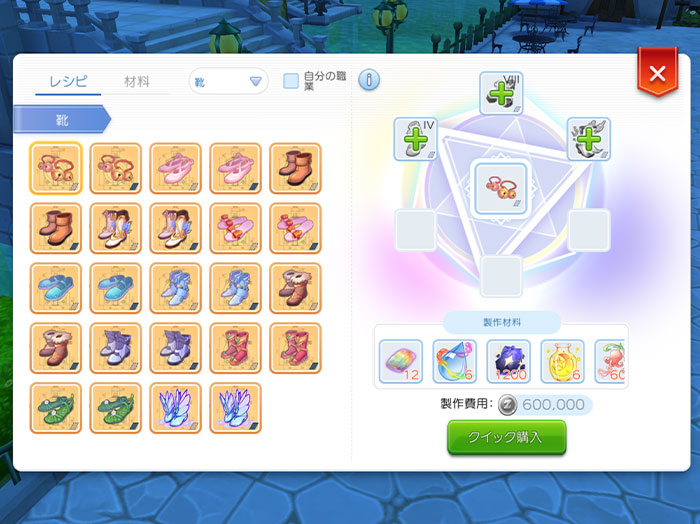
Task: Show the crafting info tooltip icon
Action: coord(368,80)
